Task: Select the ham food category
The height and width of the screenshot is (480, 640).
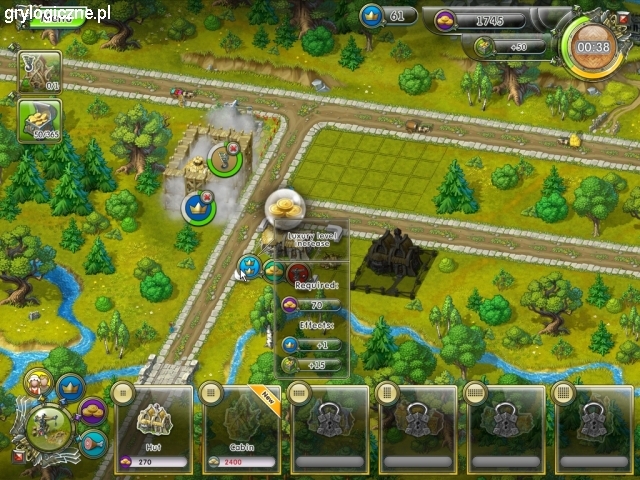Action: click(91, 441)
